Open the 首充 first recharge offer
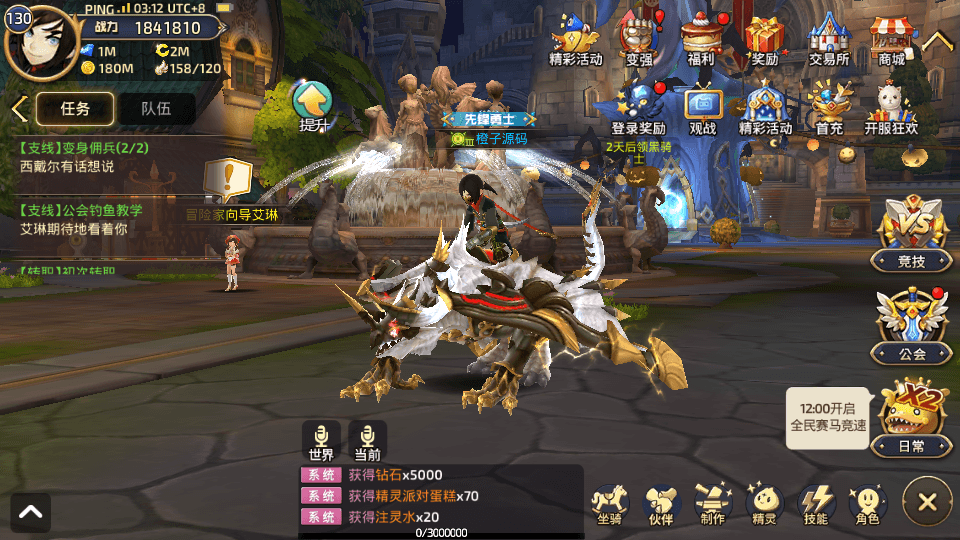Screen dimensions: 960x540 pos(829,110)
